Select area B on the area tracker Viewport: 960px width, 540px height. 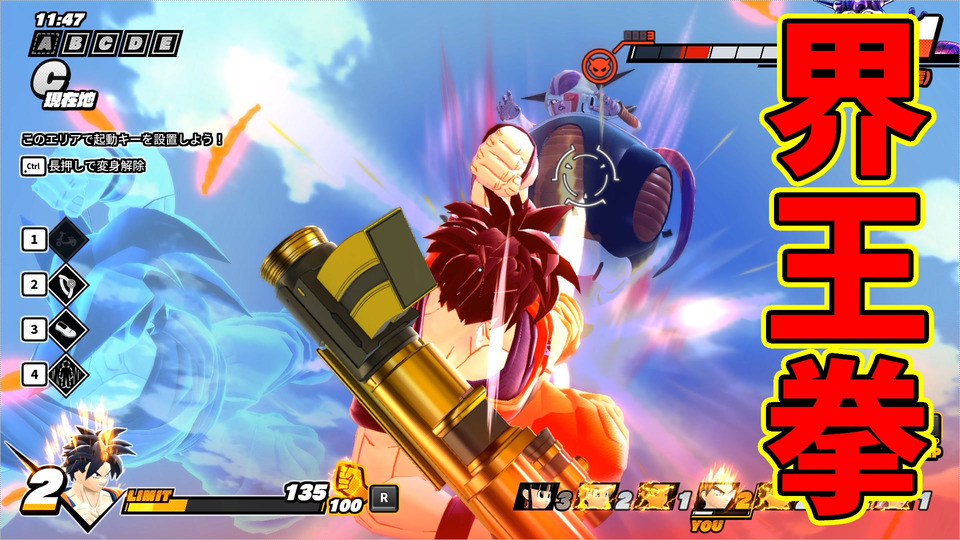(74, 43)
